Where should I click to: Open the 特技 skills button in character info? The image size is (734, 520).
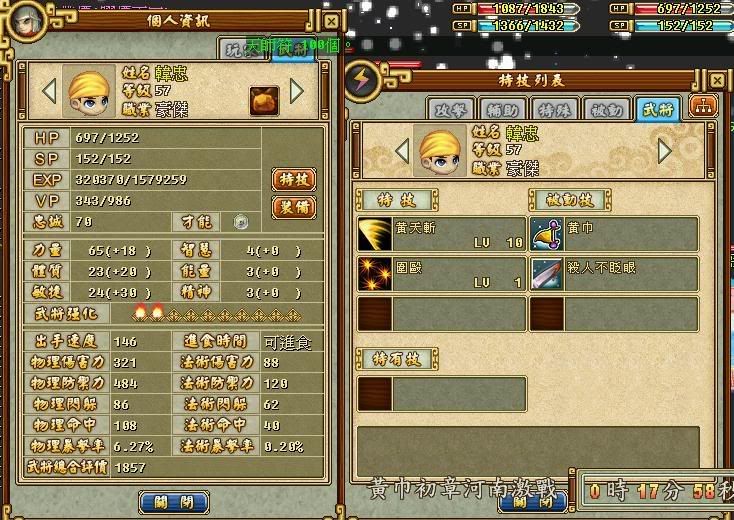(x=294, y=180)
